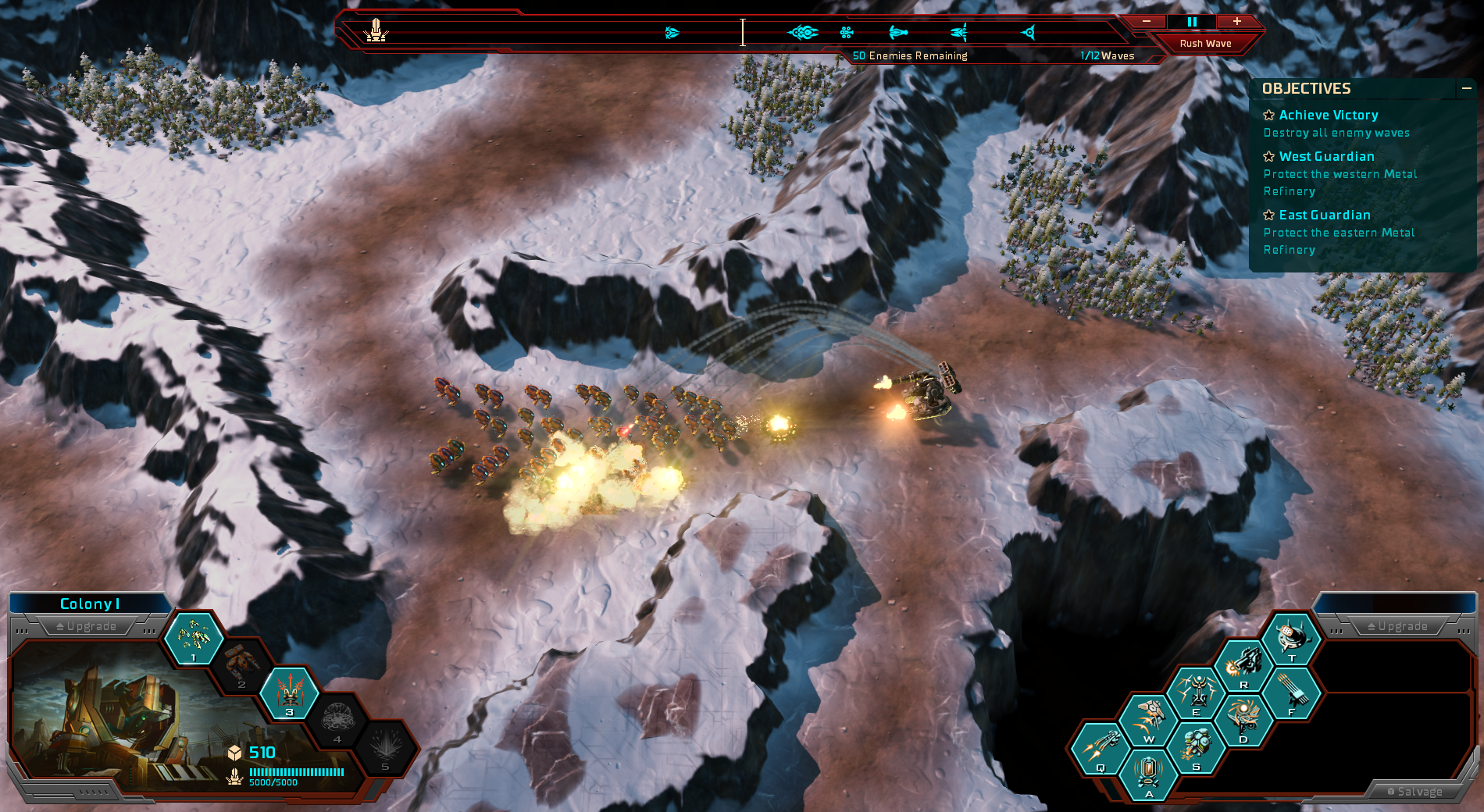Choose the E lightning tower icon
Viewport: 1484px width, 812px height.
pos(1196,693)
